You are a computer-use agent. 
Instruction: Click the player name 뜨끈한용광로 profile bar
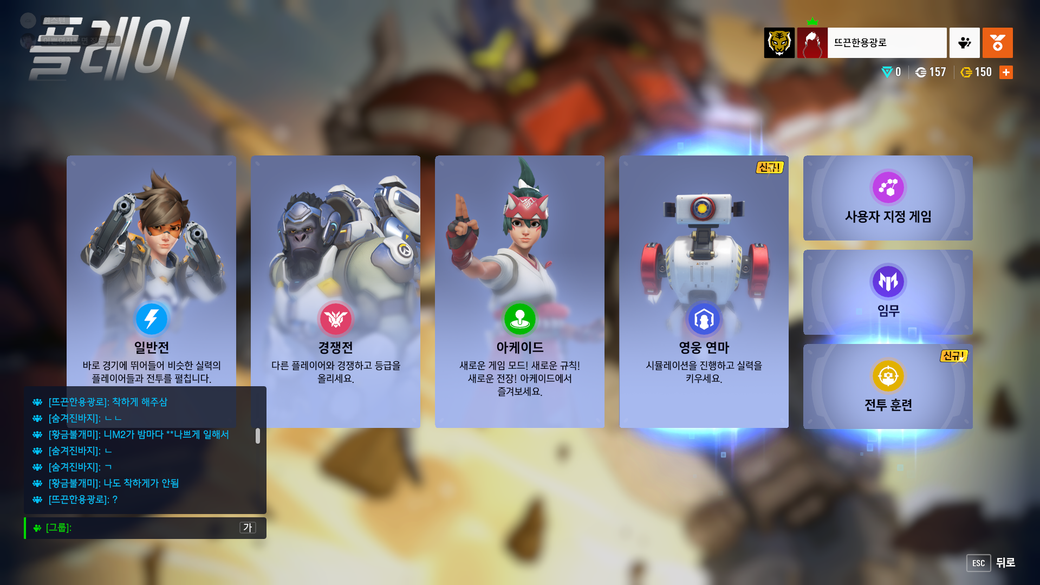tap(886, 43)
